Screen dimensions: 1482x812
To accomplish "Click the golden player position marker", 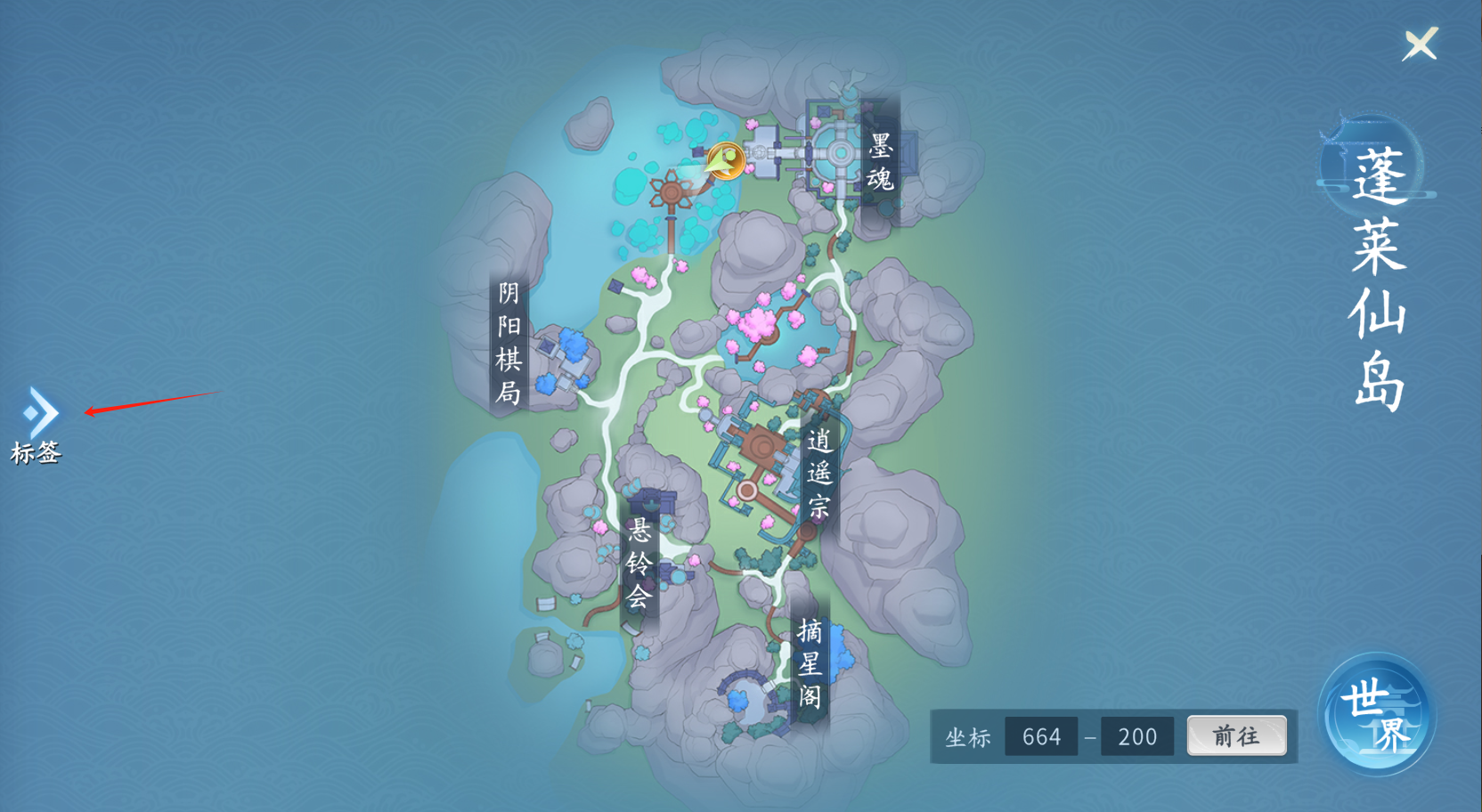I will point(725,162).
